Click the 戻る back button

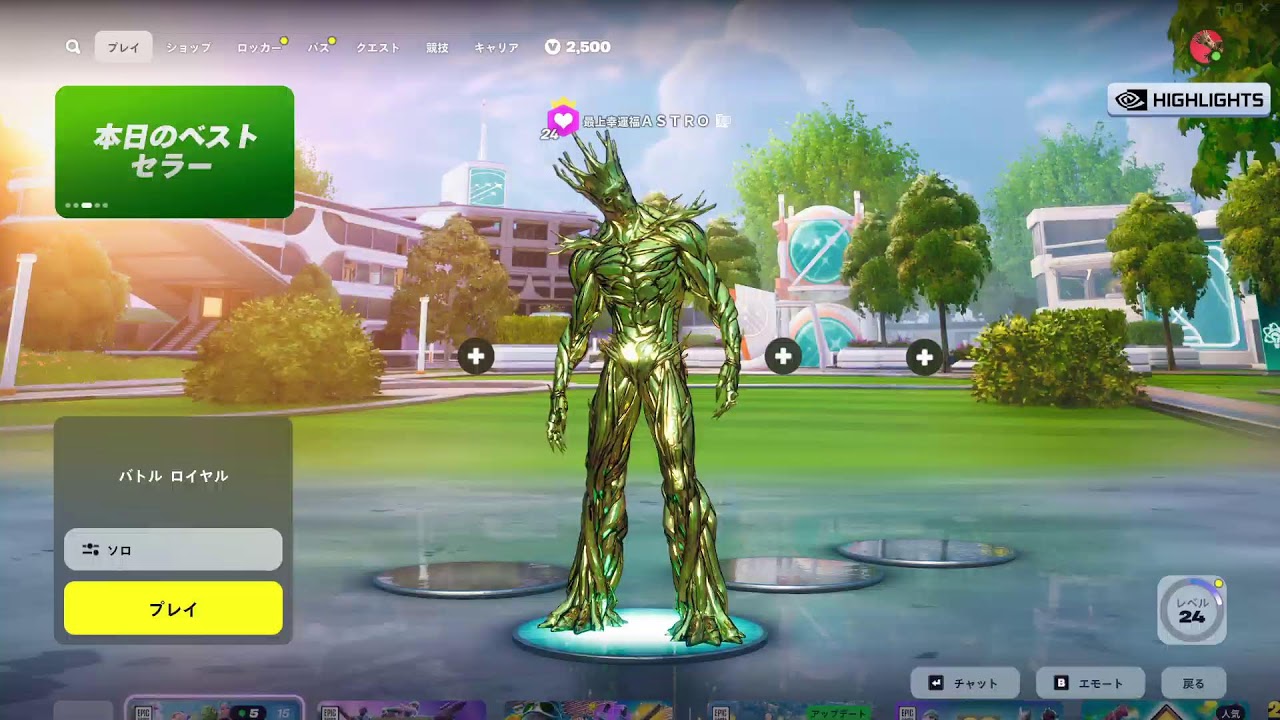click(1193, 683)
